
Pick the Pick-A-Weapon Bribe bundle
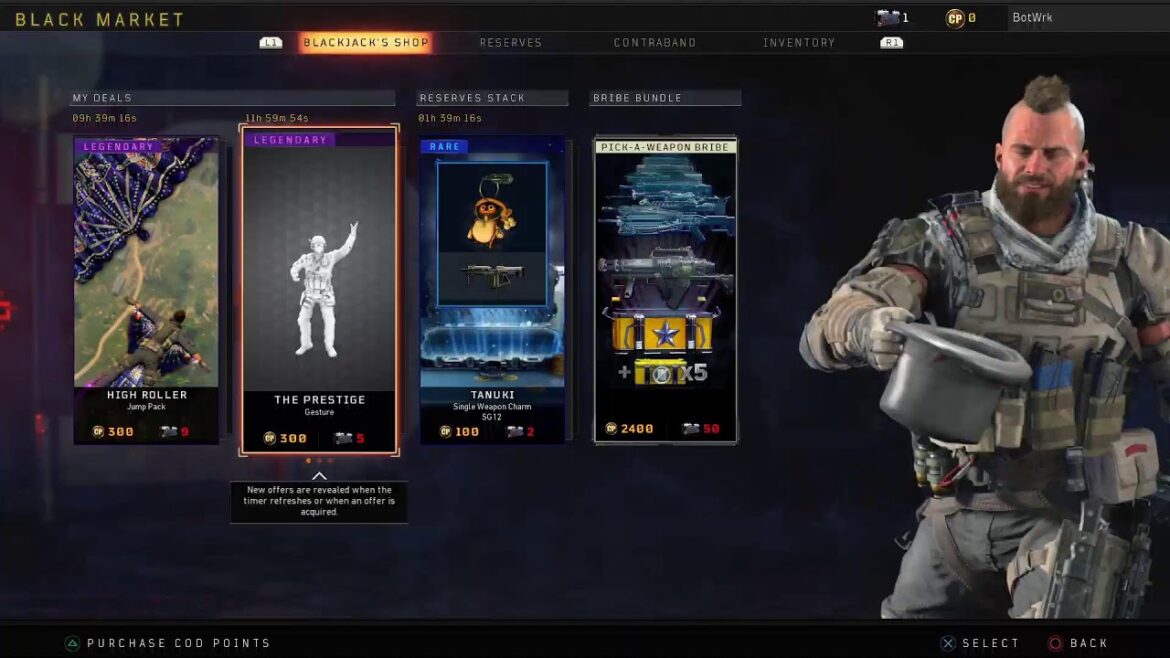tap(665, 290)
